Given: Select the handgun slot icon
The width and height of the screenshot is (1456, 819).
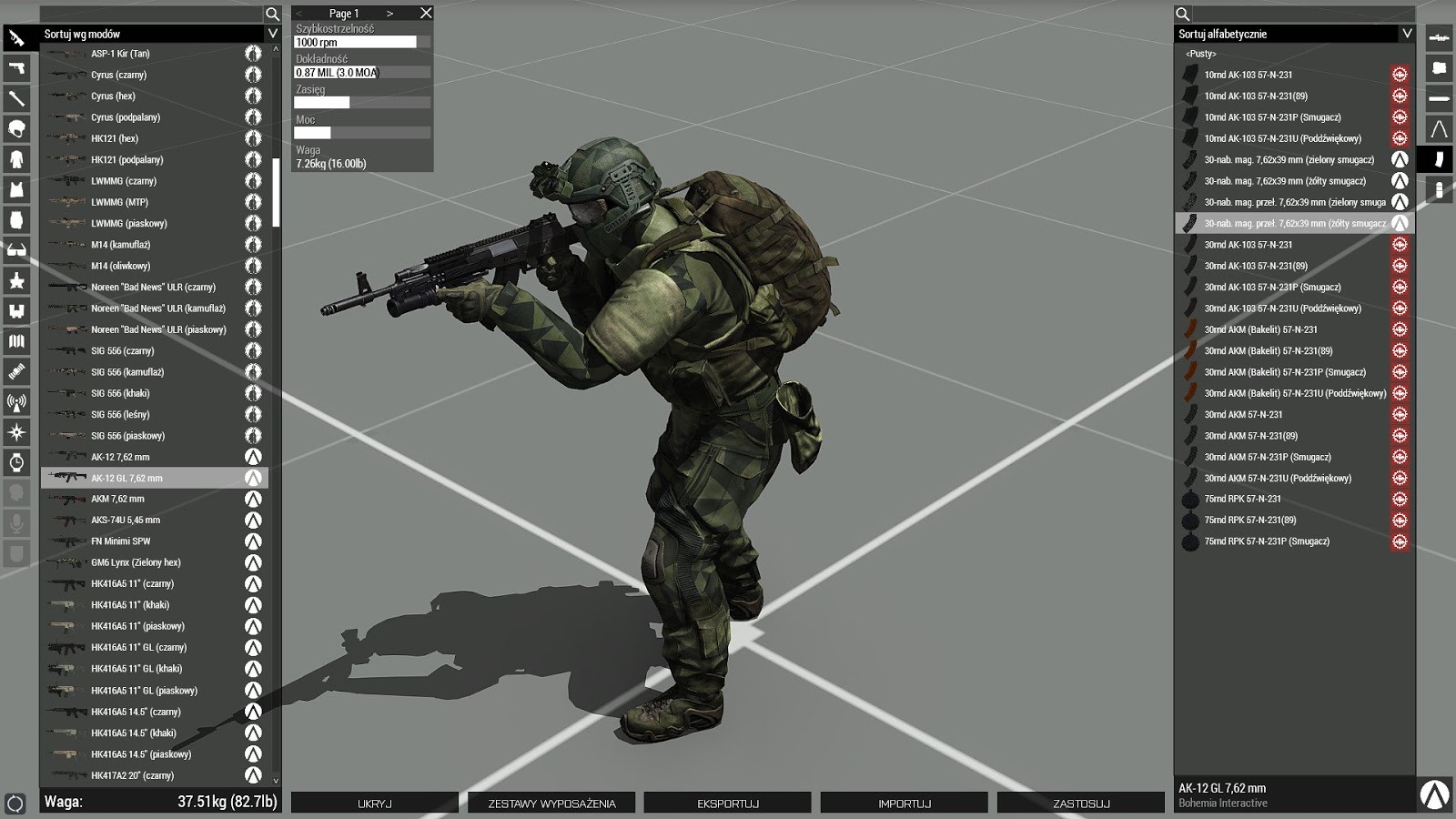Looking at the screenshot, I should pyautogui.click(x=14, y=68).
